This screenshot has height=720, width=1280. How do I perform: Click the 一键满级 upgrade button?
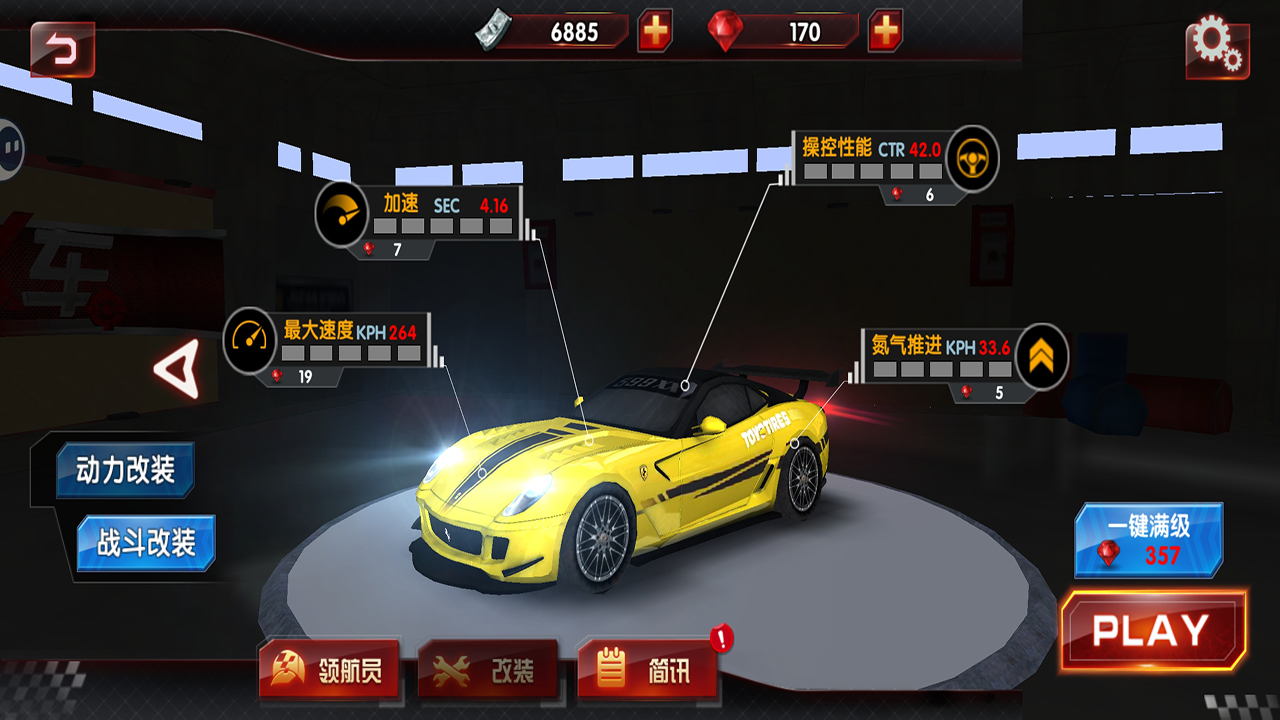coord(1150,540)
